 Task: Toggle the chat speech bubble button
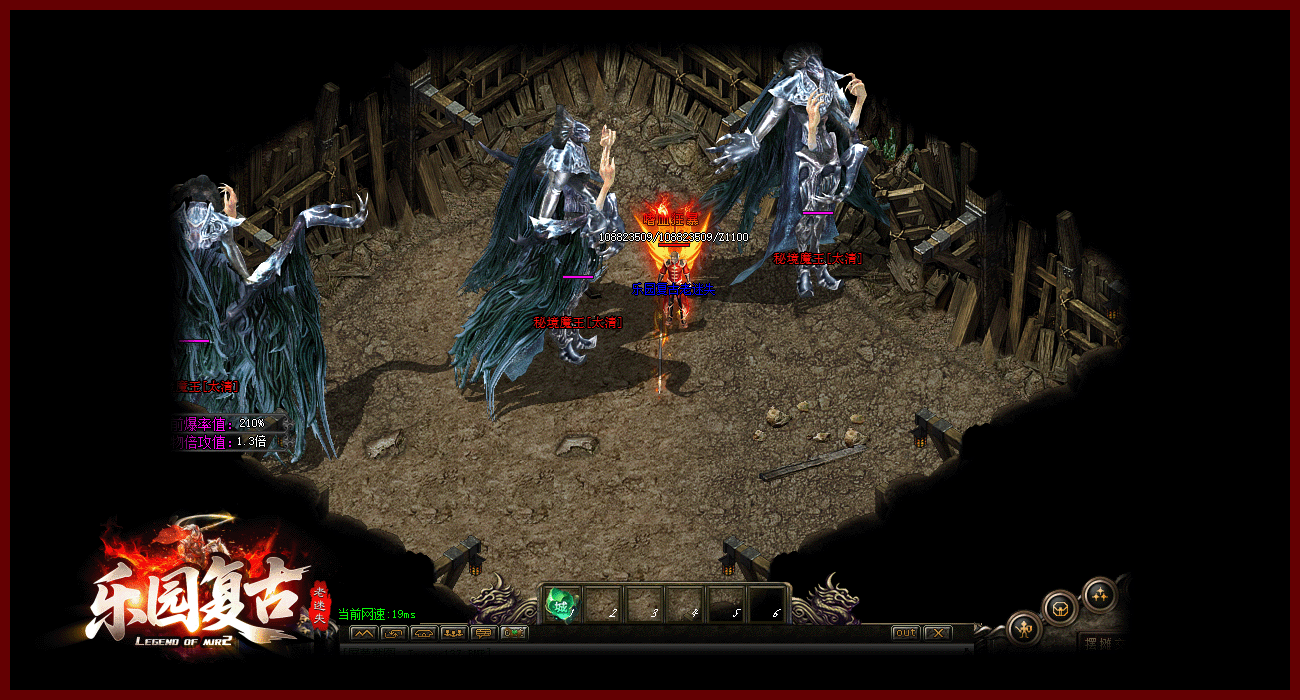484,633
